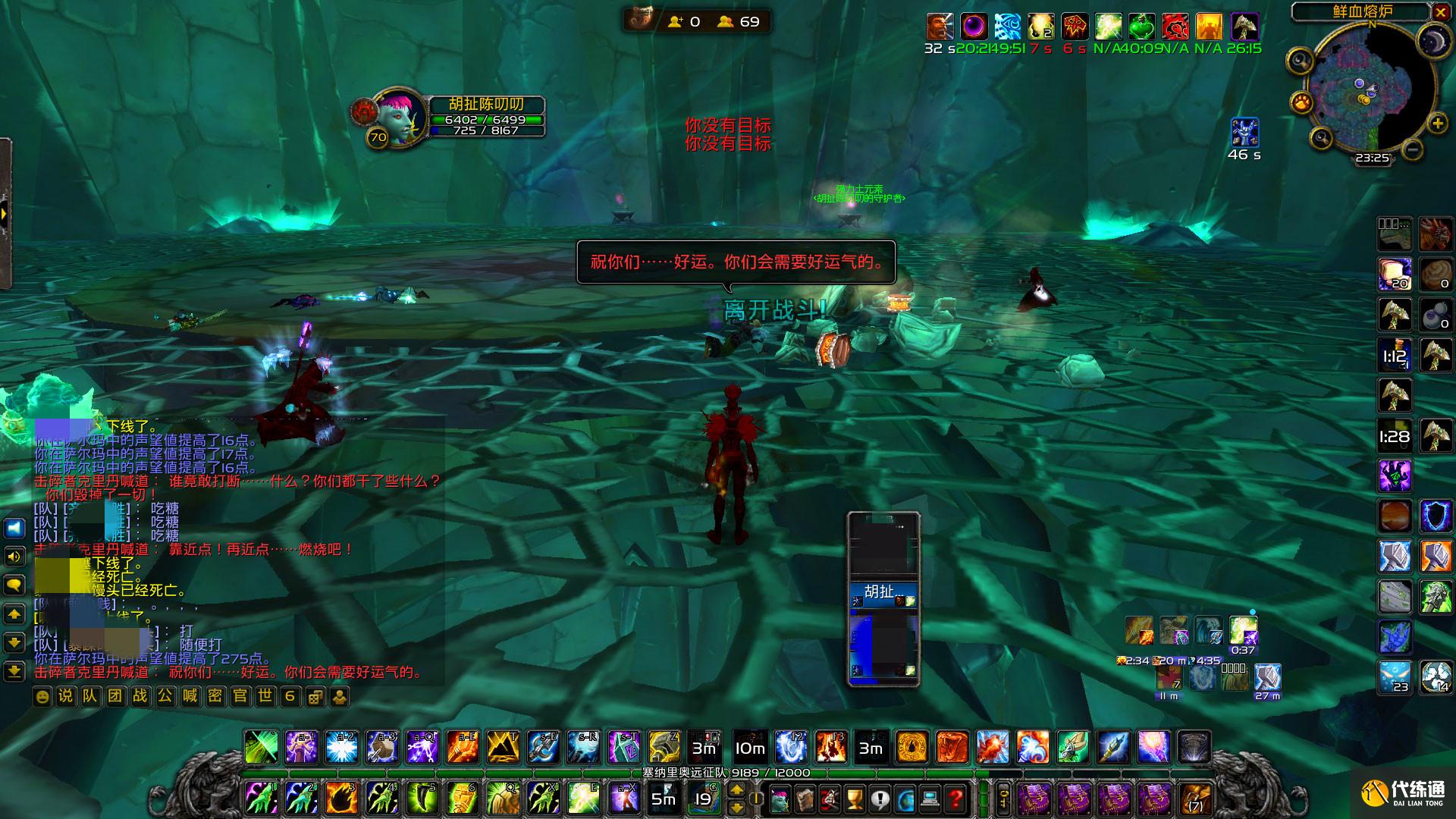
Task: Close the minimap with the X button
Action: [1440, 11]
